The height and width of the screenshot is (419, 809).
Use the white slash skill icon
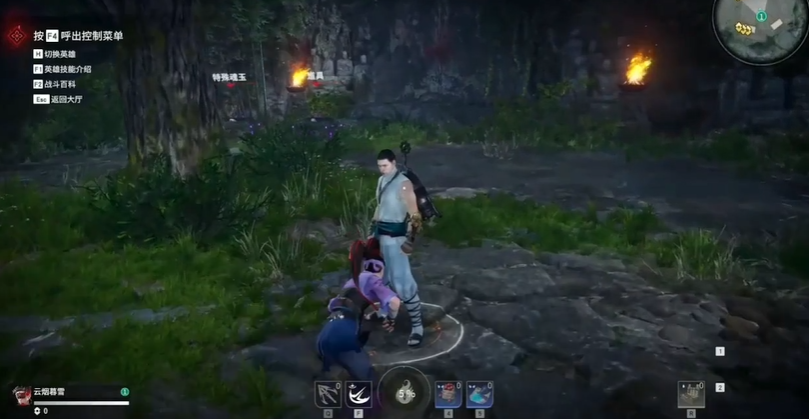[358, 394]
